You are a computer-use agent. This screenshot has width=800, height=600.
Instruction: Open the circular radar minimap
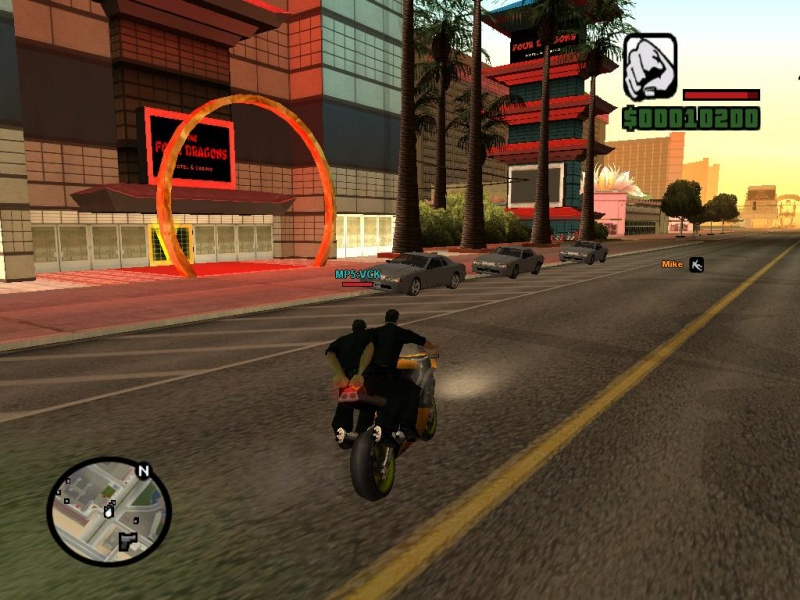(x=108, y=512)
